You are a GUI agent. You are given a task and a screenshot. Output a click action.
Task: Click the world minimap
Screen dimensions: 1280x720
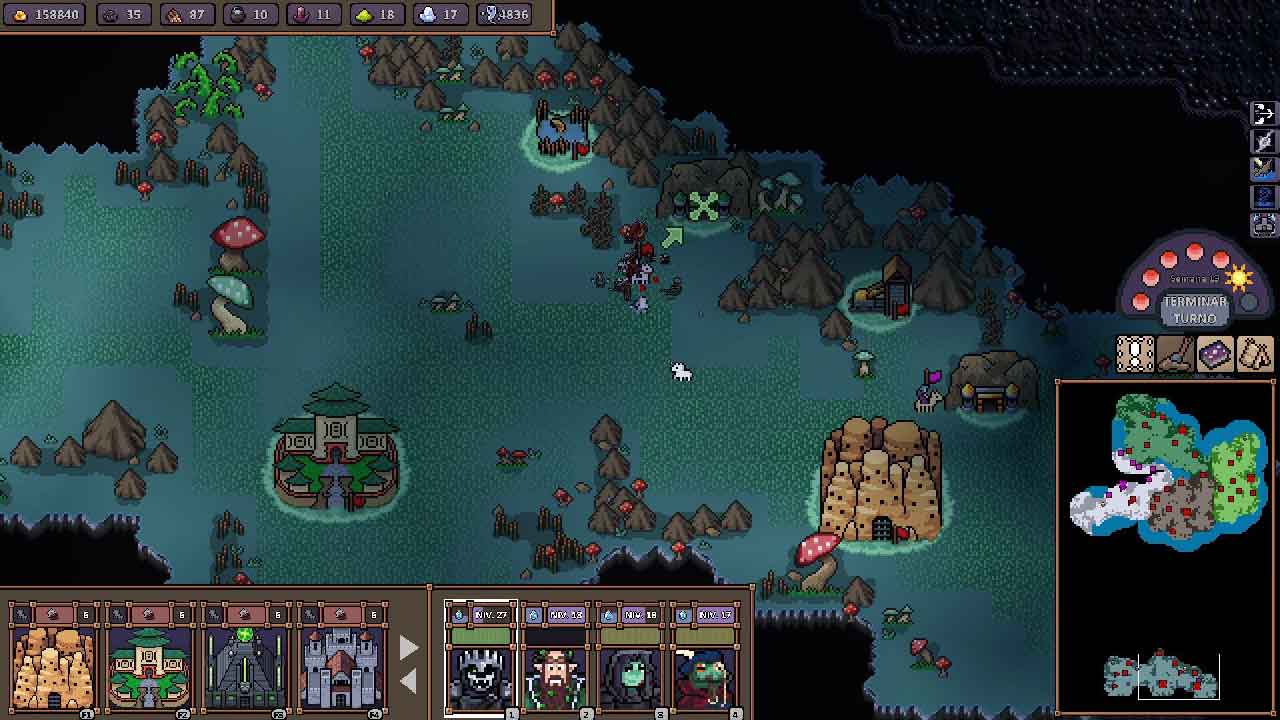tap(1166, 470)
